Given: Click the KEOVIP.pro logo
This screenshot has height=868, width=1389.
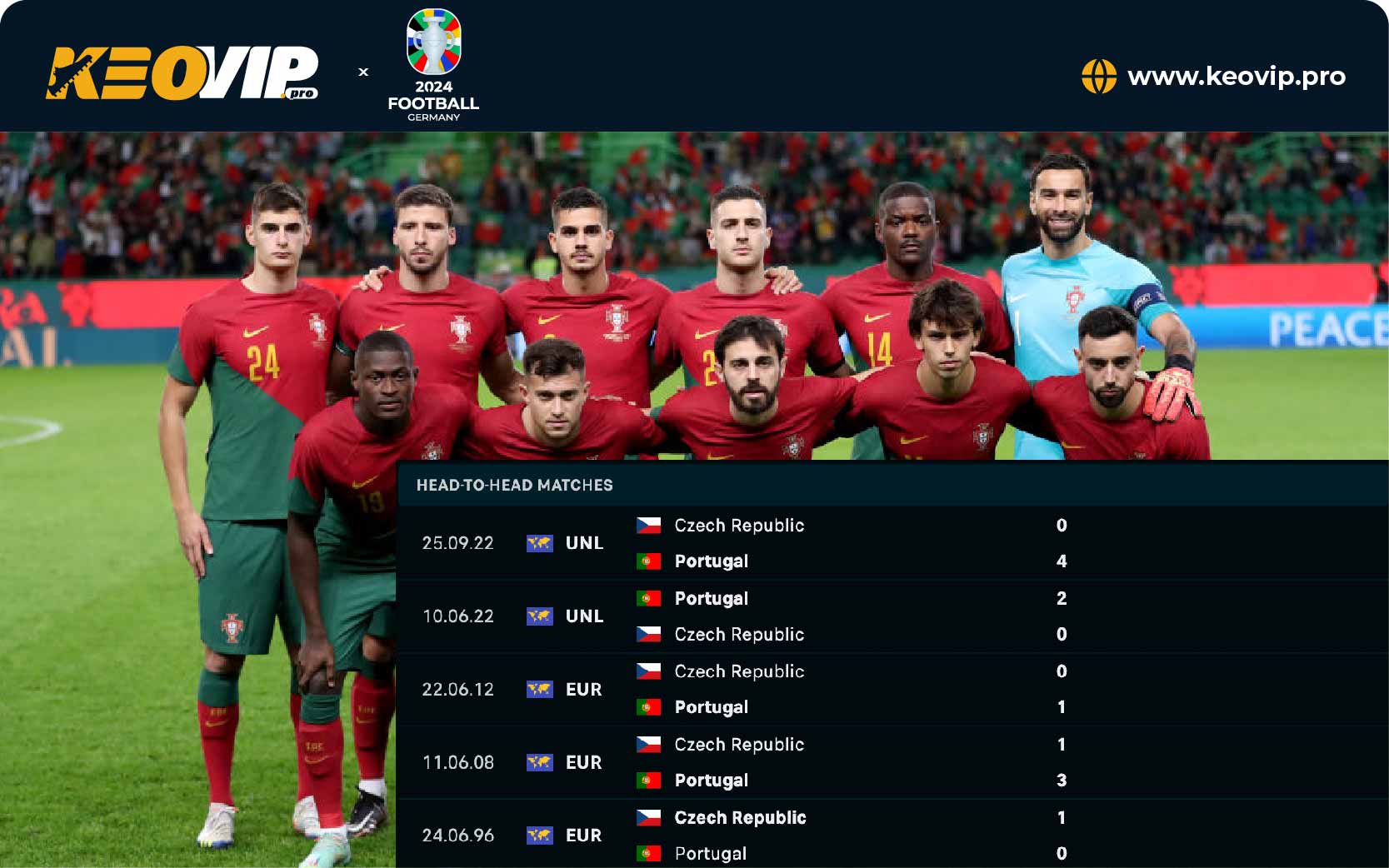Looking at the screenshot, I should (x=182, y=73).
